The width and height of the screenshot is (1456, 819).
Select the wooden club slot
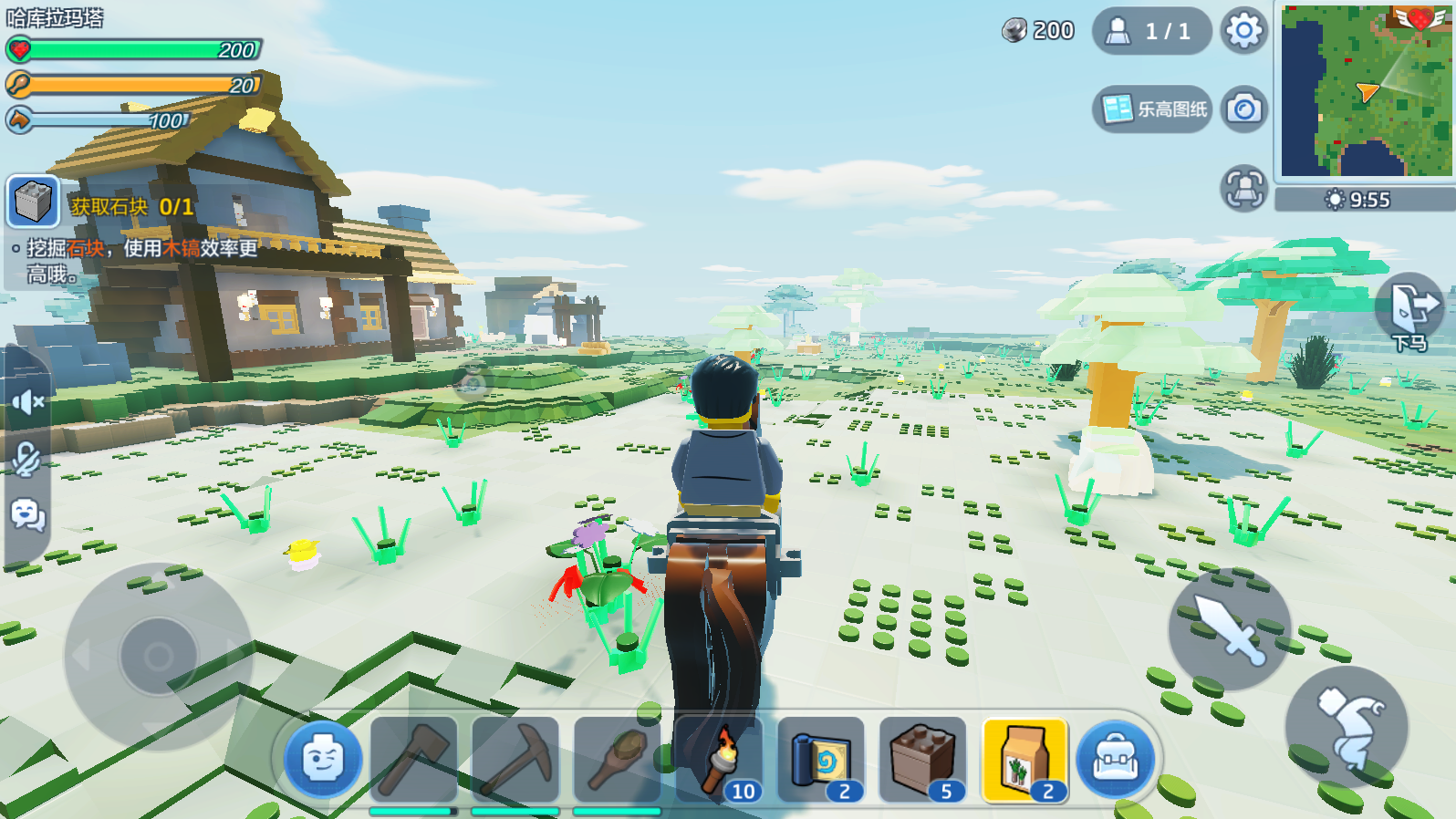(618, 760)
